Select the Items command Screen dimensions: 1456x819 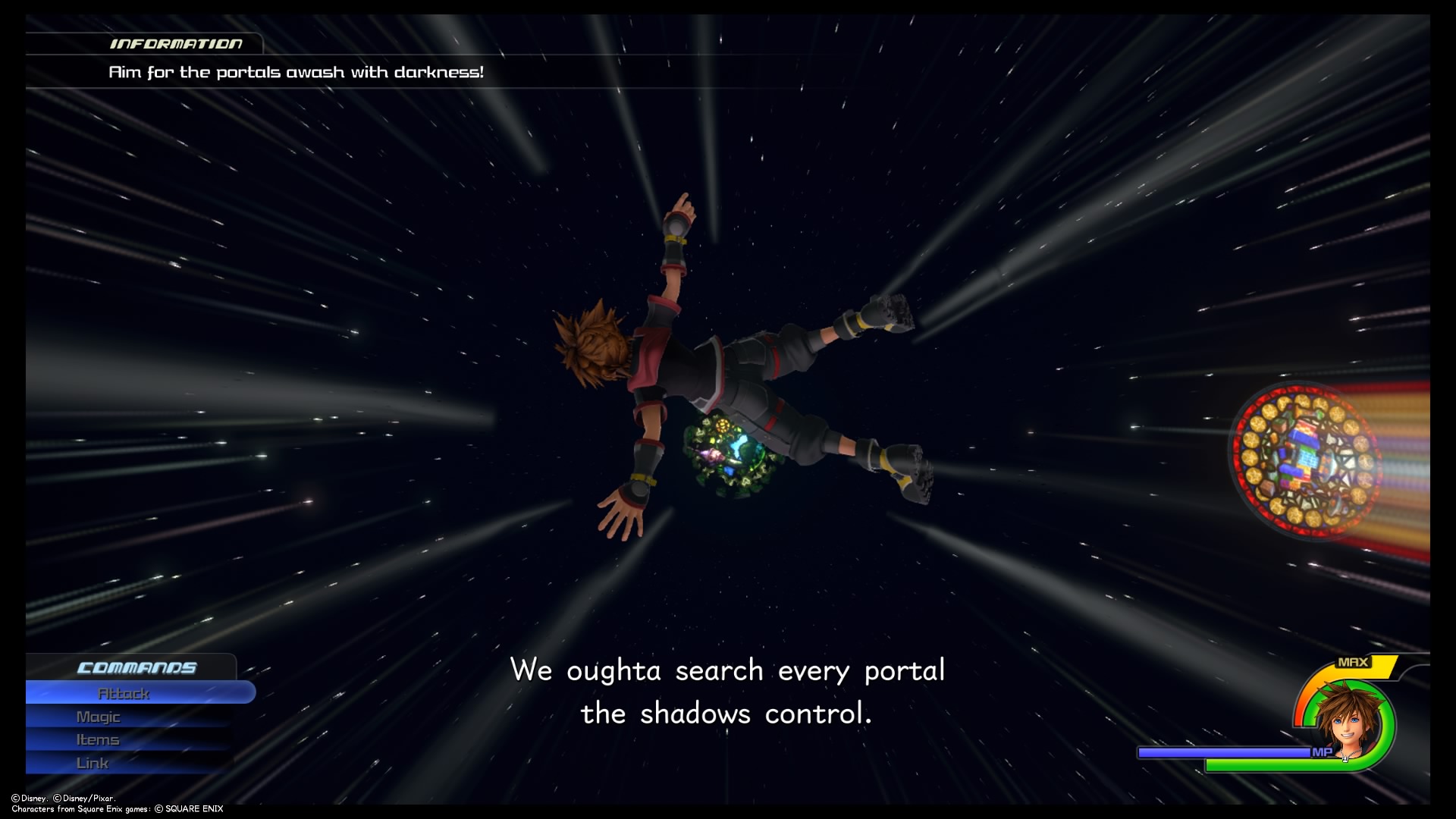[x=98, y=739]
